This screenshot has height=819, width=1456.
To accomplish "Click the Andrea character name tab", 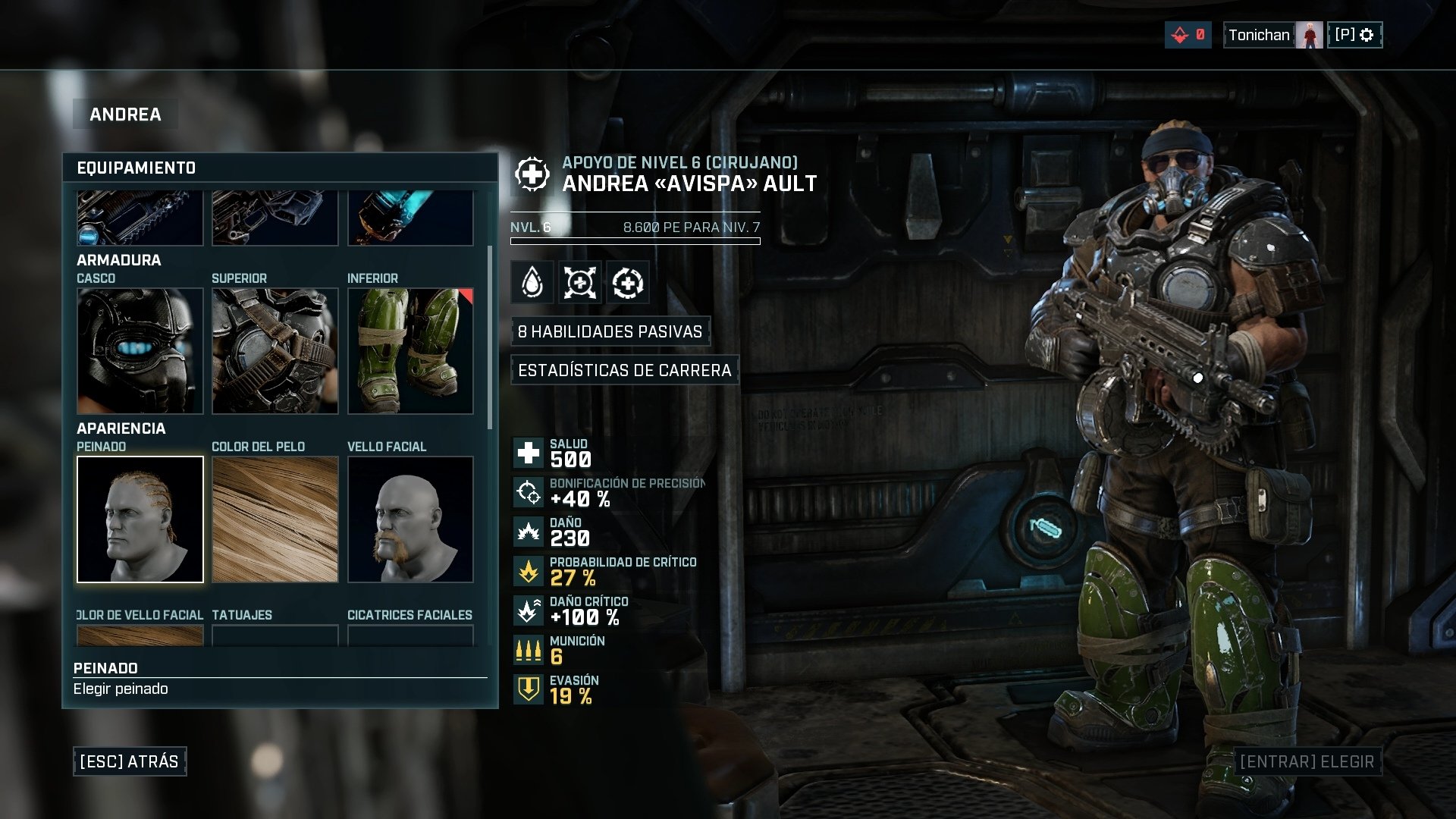I will 125,115.
